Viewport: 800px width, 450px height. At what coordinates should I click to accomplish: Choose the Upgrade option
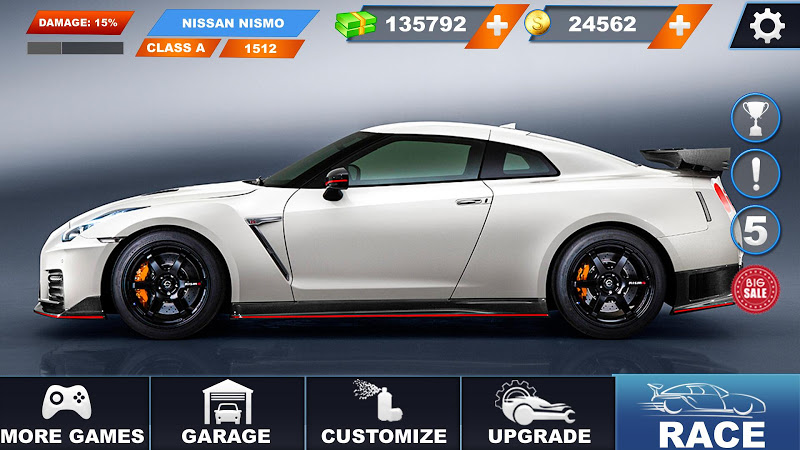coord(538,413)
